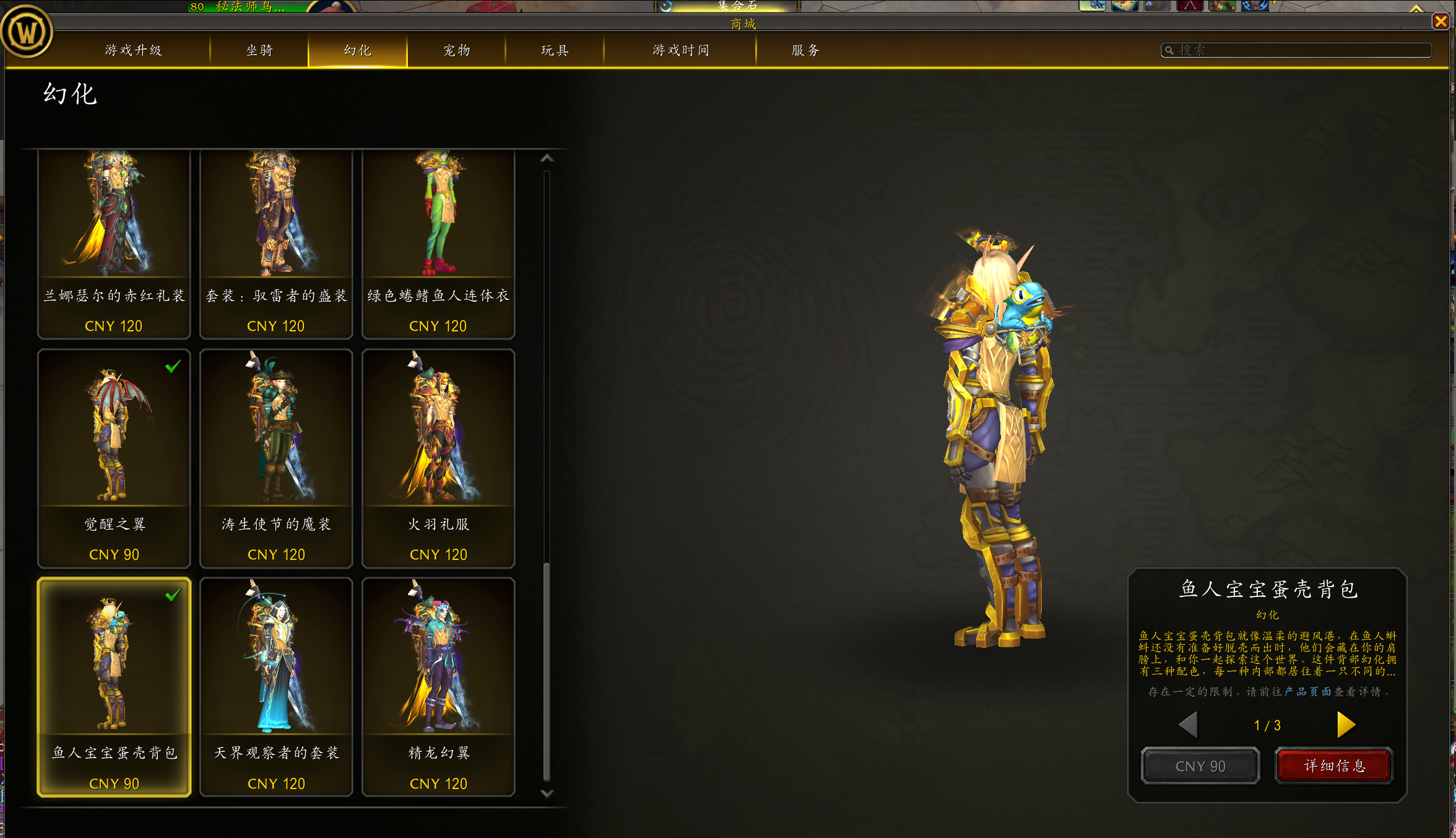Switch to the 服务 services tab

[805, 50]
